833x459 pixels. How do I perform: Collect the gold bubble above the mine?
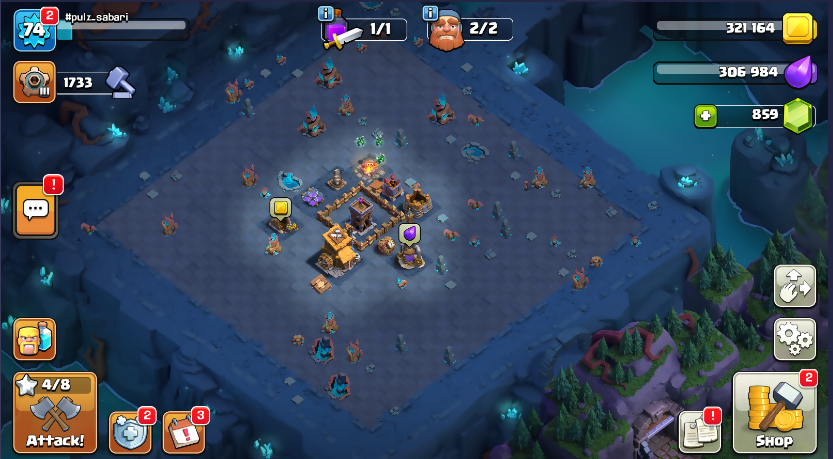pos(281,208)
